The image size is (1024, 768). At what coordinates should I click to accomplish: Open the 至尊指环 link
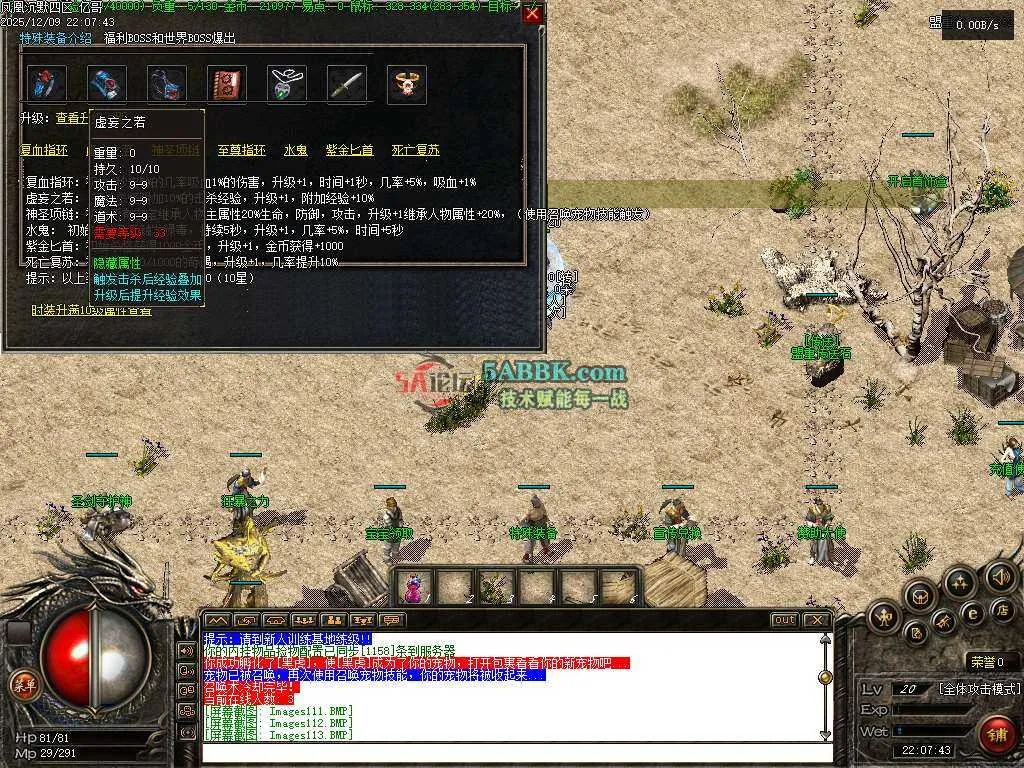242,151
